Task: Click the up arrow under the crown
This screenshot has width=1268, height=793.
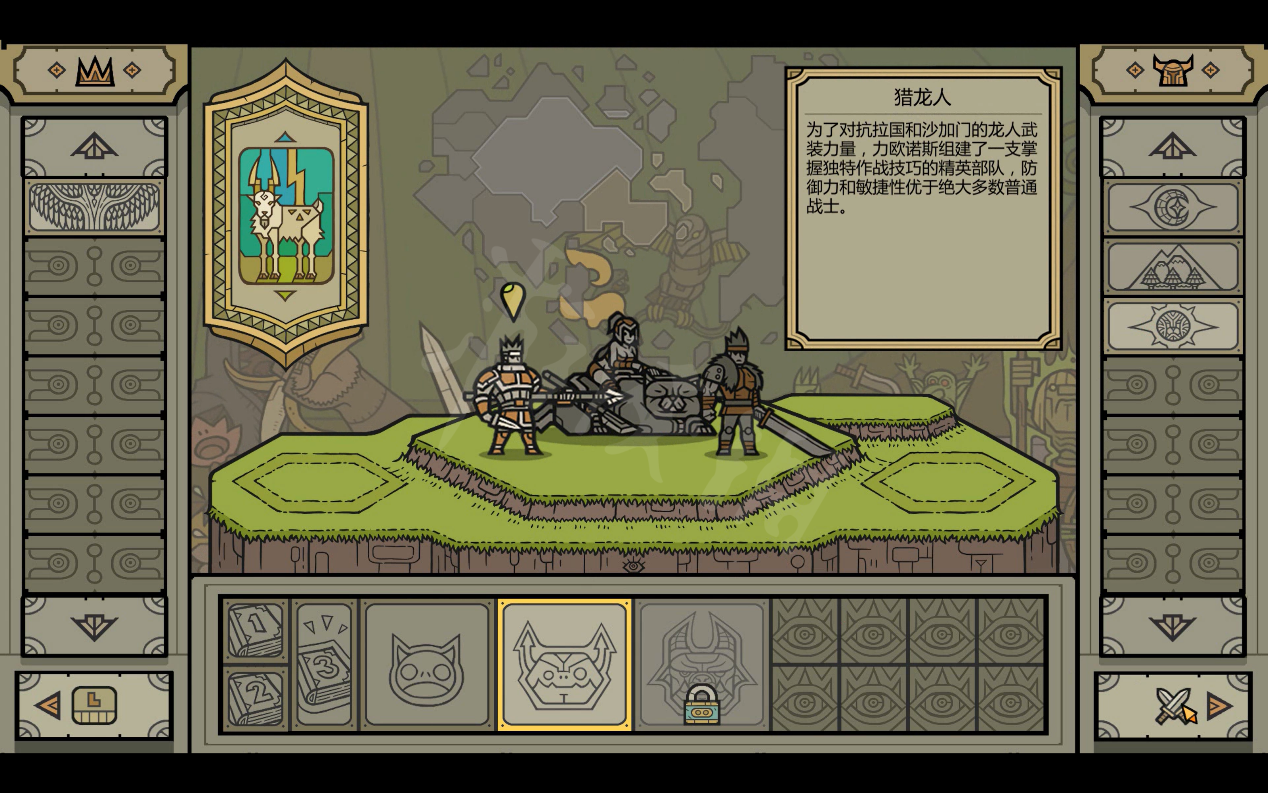Action: (x=95, y=148)
